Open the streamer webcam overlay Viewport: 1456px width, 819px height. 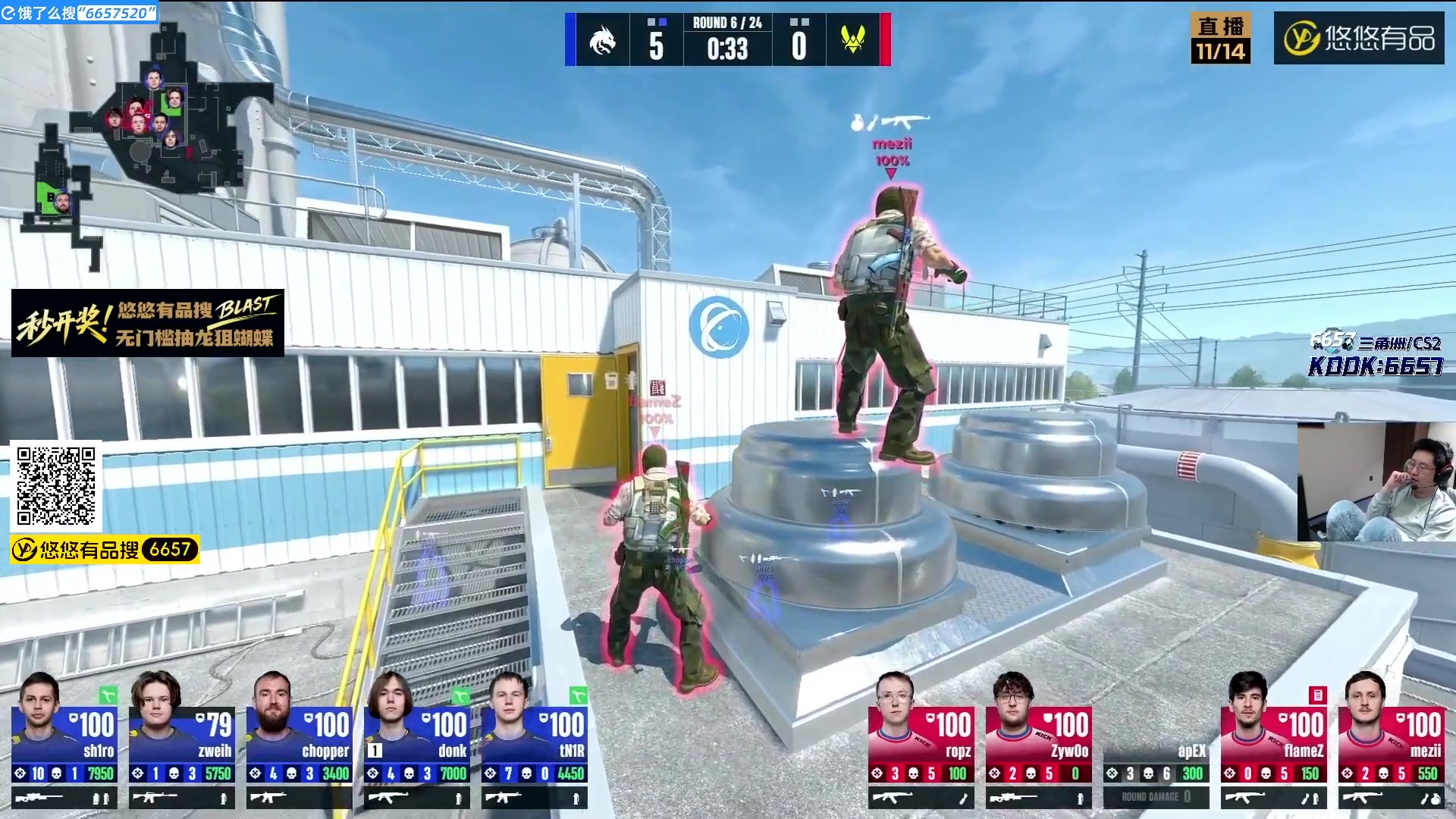point(1376,482)
